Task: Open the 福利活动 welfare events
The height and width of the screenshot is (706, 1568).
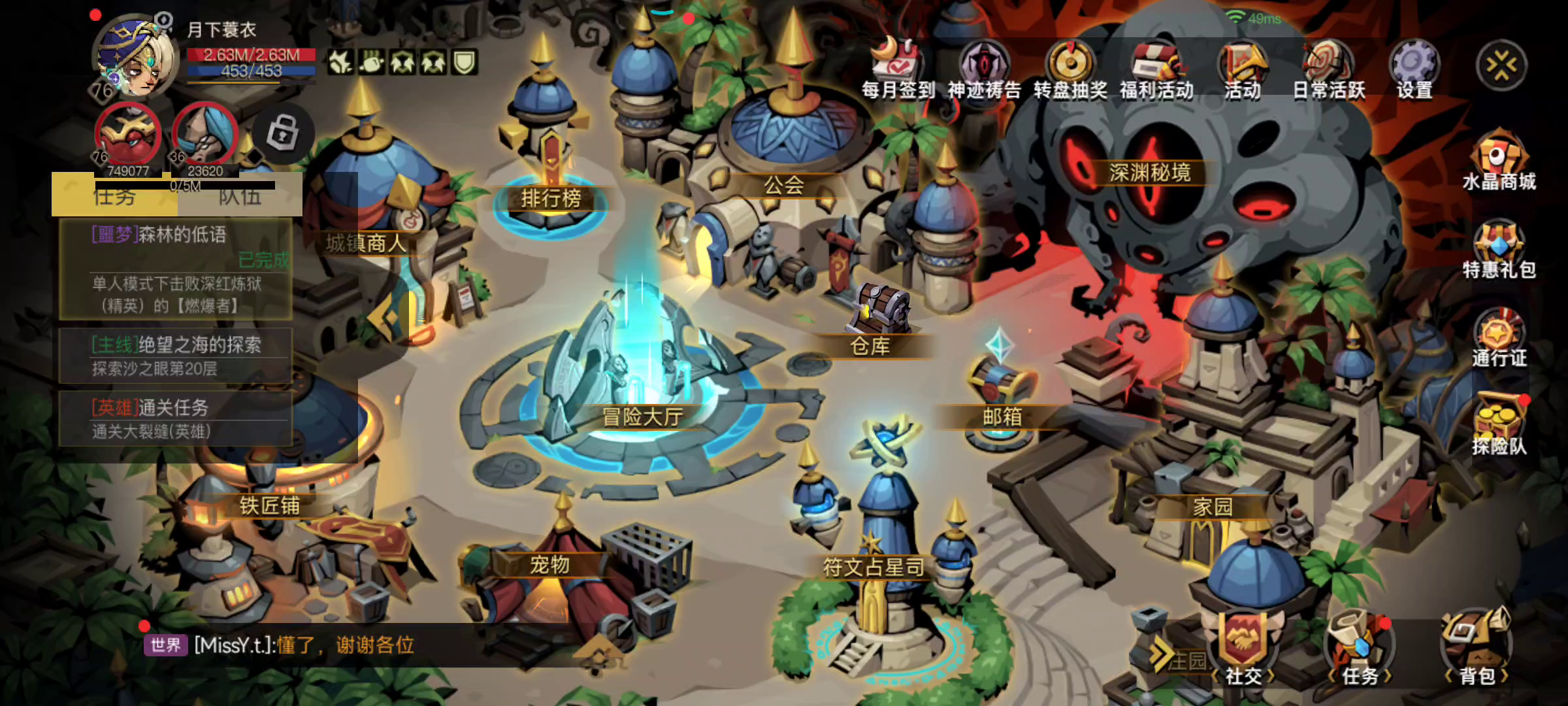Action: coord(1156,67)
